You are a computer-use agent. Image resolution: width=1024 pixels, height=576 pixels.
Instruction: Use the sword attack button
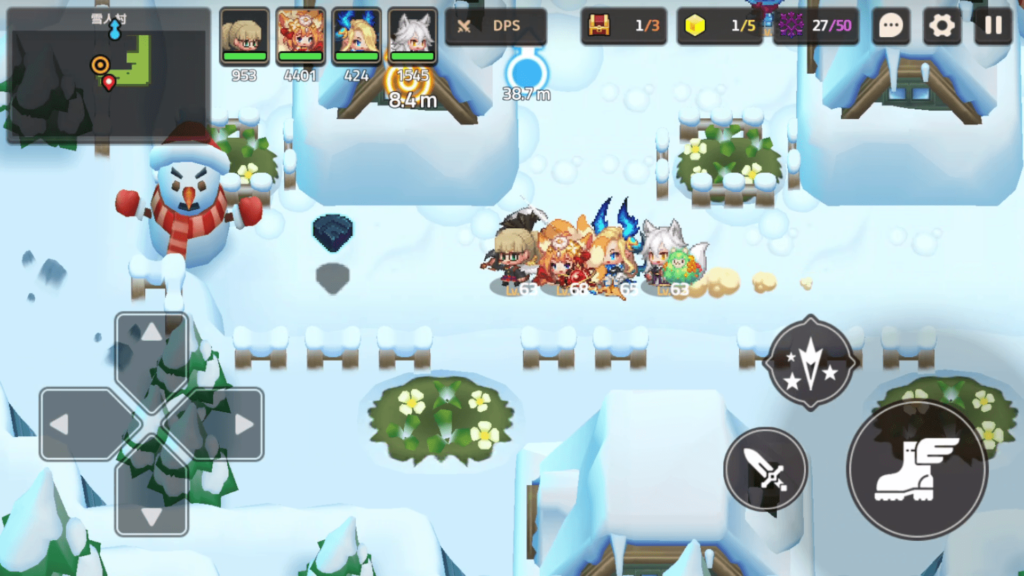pos(766,469)
